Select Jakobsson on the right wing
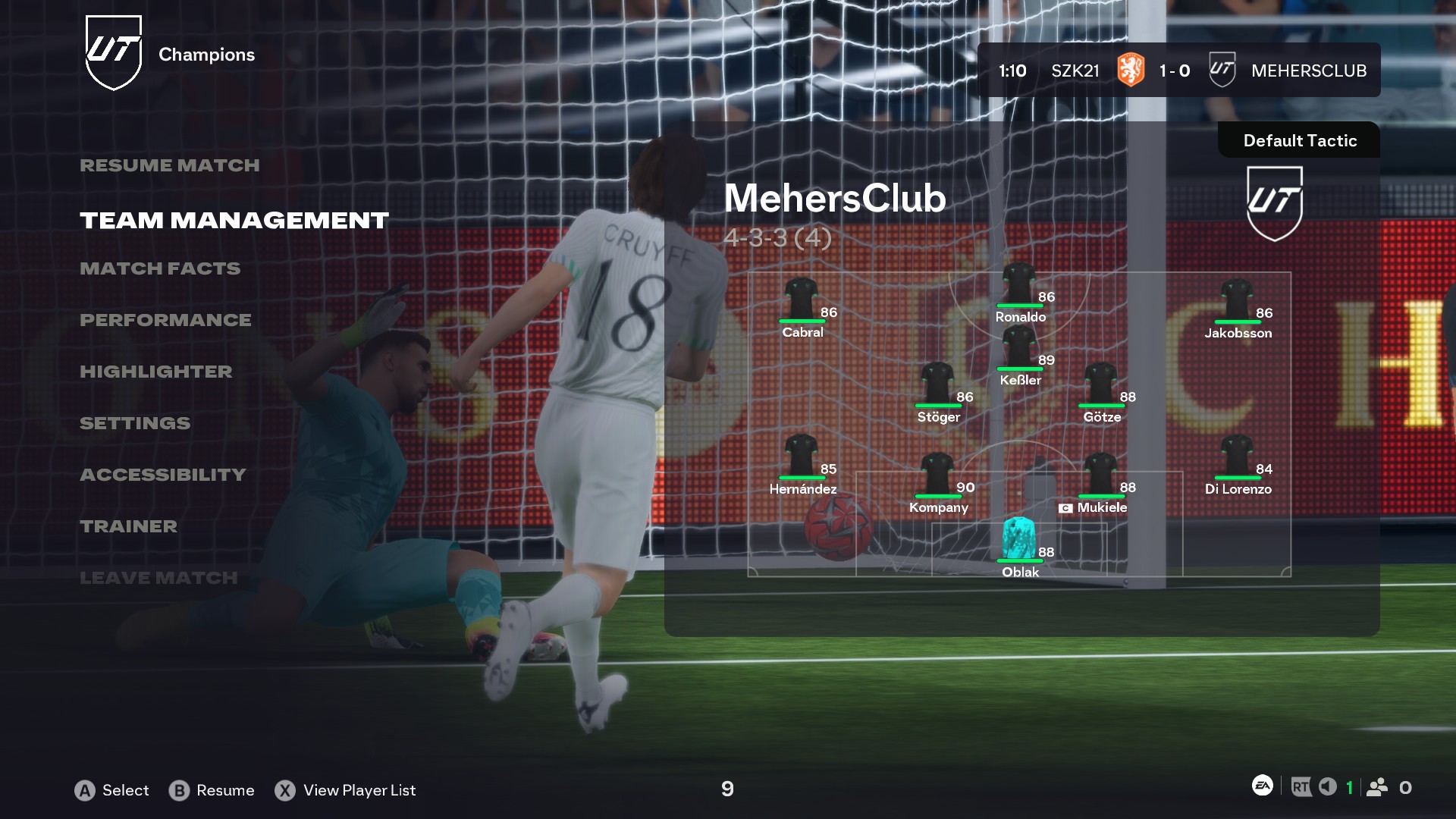 tap(1237, 300)
